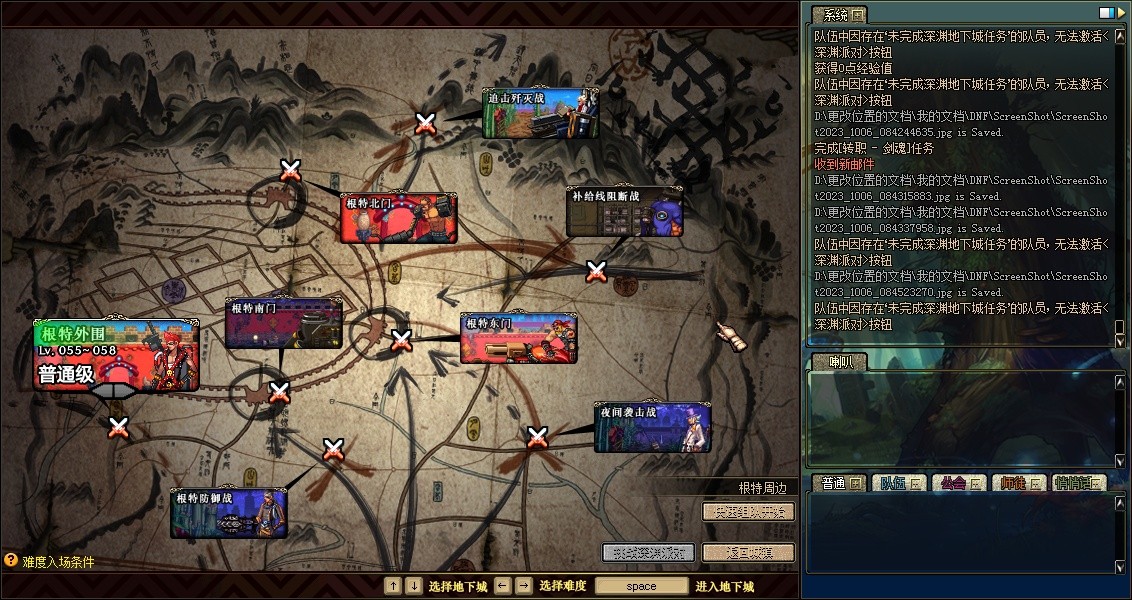The width and height of the screenshot is (1132, 600).
Task: Switch to the 普通 chat tab
Action: point(838,483)
